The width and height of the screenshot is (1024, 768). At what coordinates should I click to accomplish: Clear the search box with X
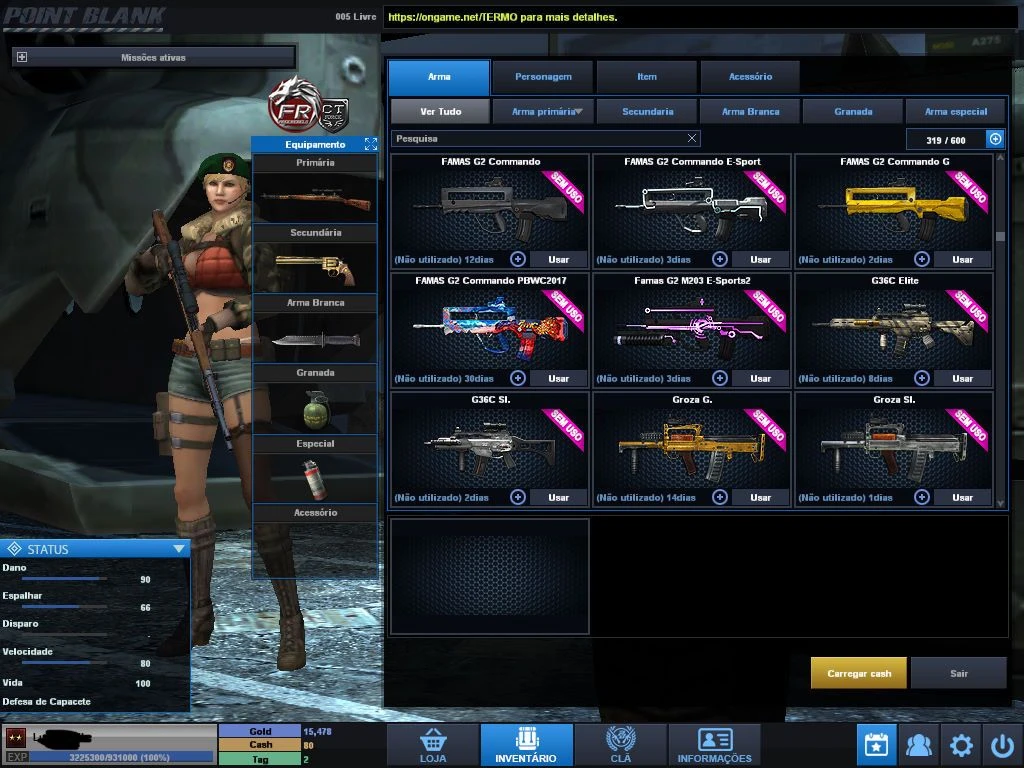692,139
